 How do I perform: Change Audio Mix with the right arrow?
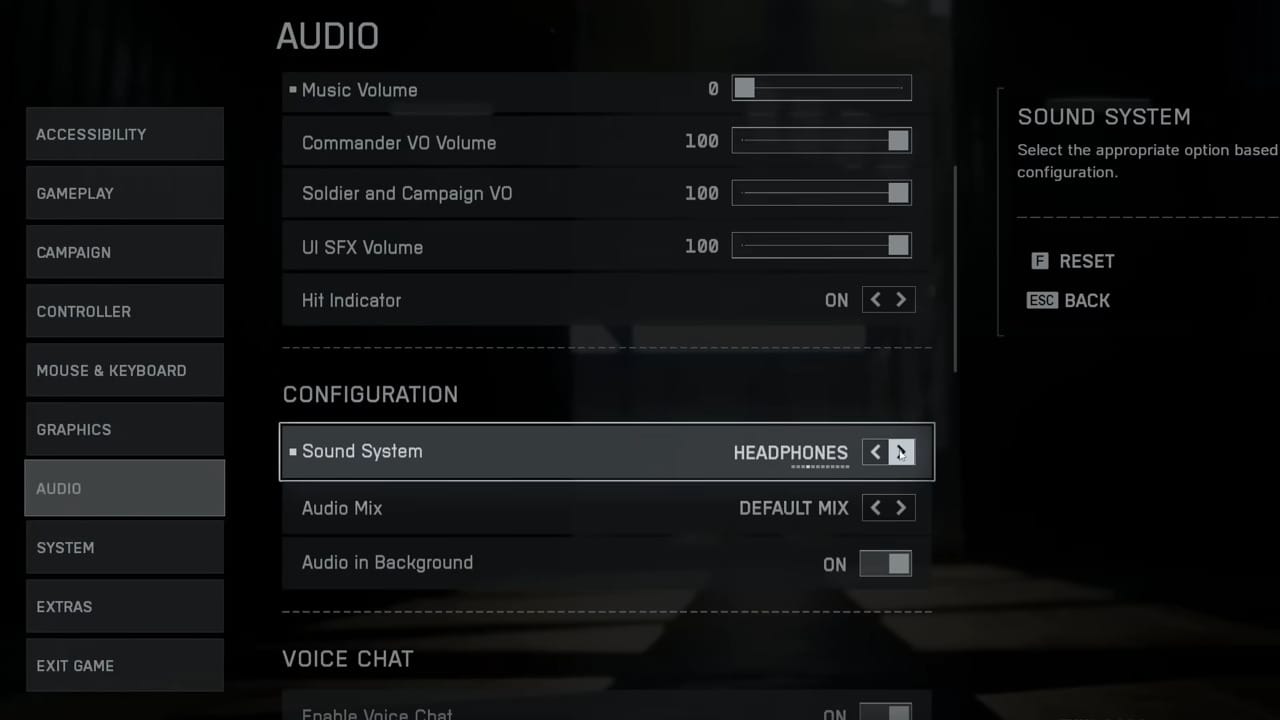click(901, 508)
